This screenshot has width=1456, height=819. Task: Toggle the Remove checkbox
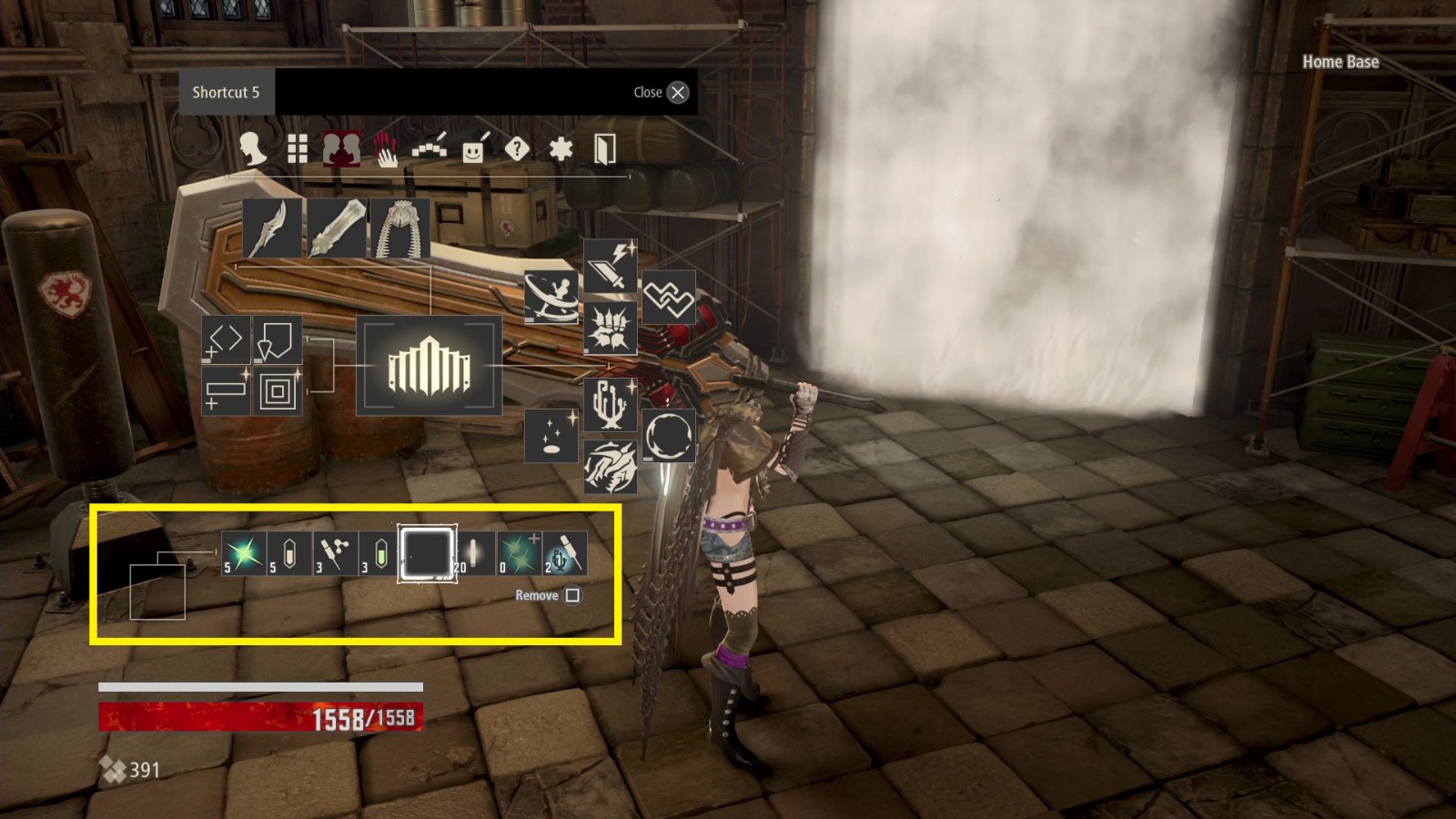(x=574, y=595)
